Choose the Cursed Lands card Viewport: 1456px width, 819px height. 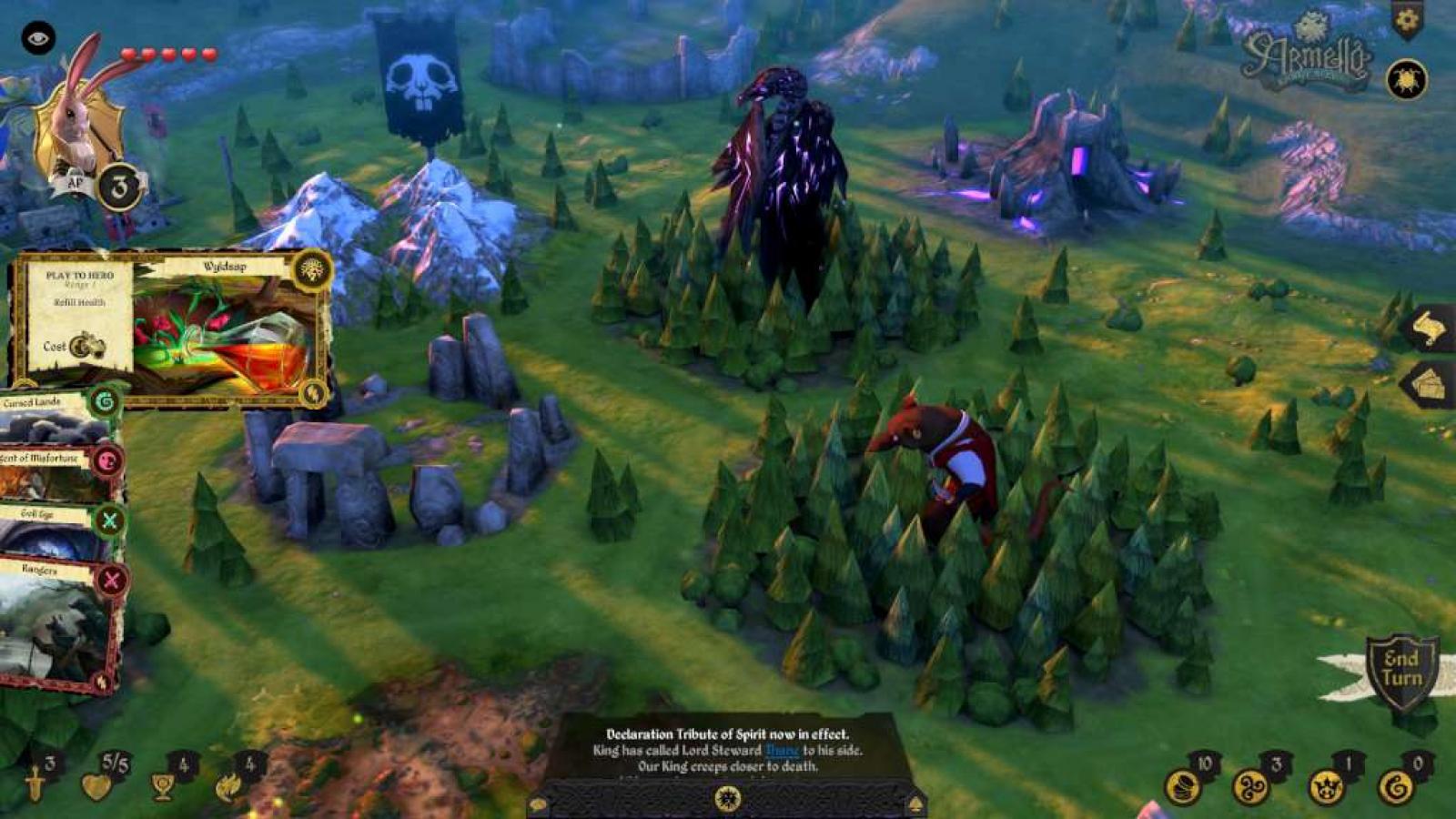(59, 416)
